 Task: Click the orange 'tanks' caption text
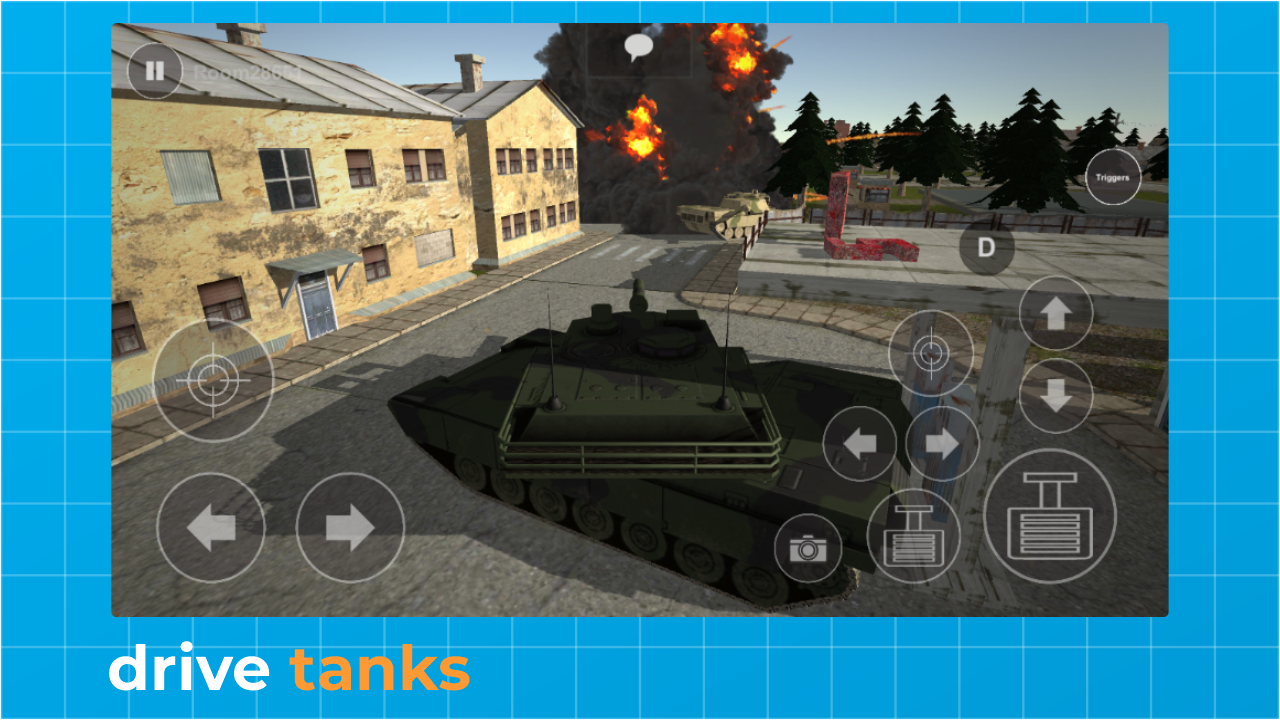(x=382, y=668)
